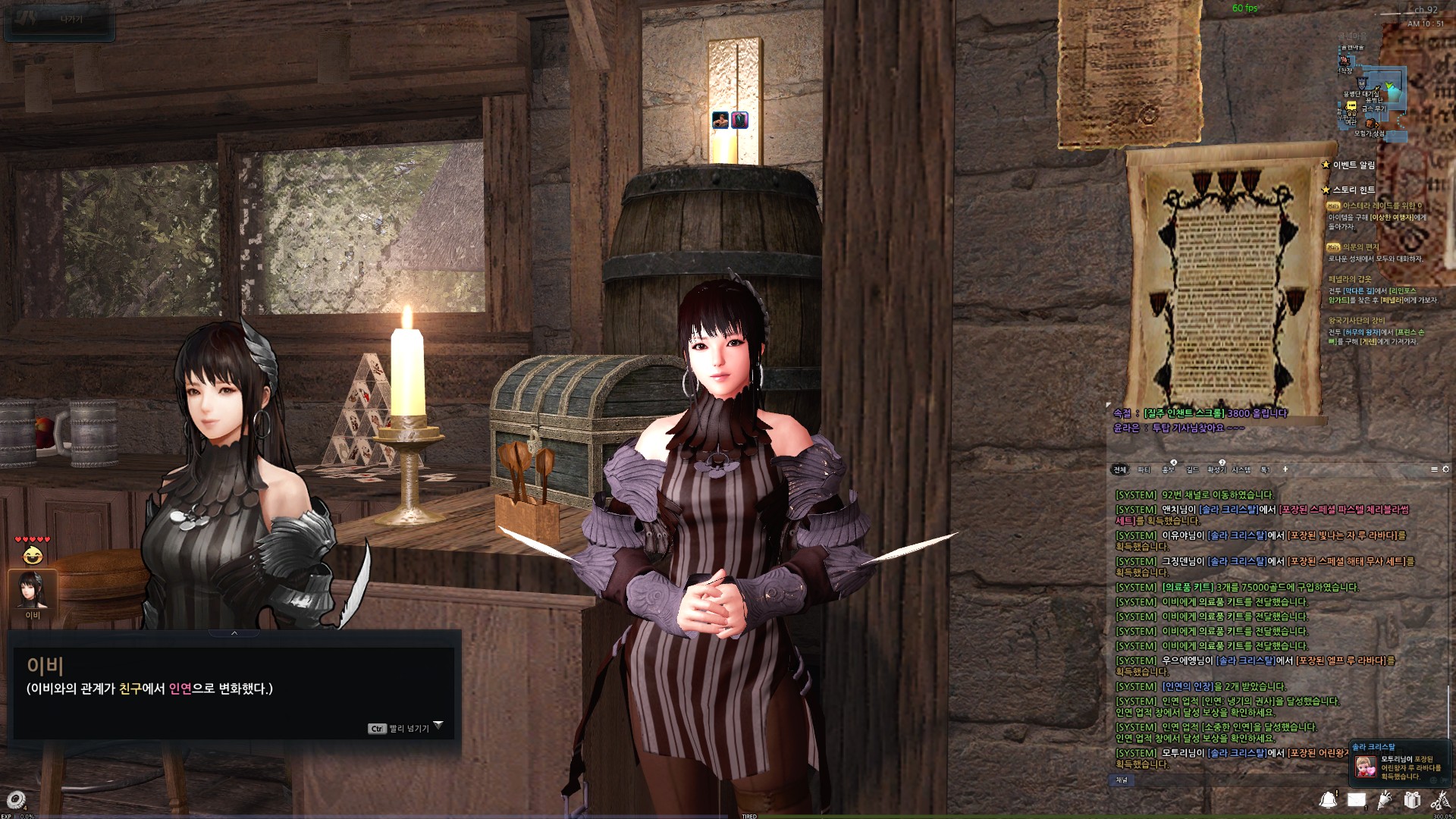Advance the 이비 dialogue with the arrow
The width and height of the screenshot is (1456, 819).
click(438, 726)
